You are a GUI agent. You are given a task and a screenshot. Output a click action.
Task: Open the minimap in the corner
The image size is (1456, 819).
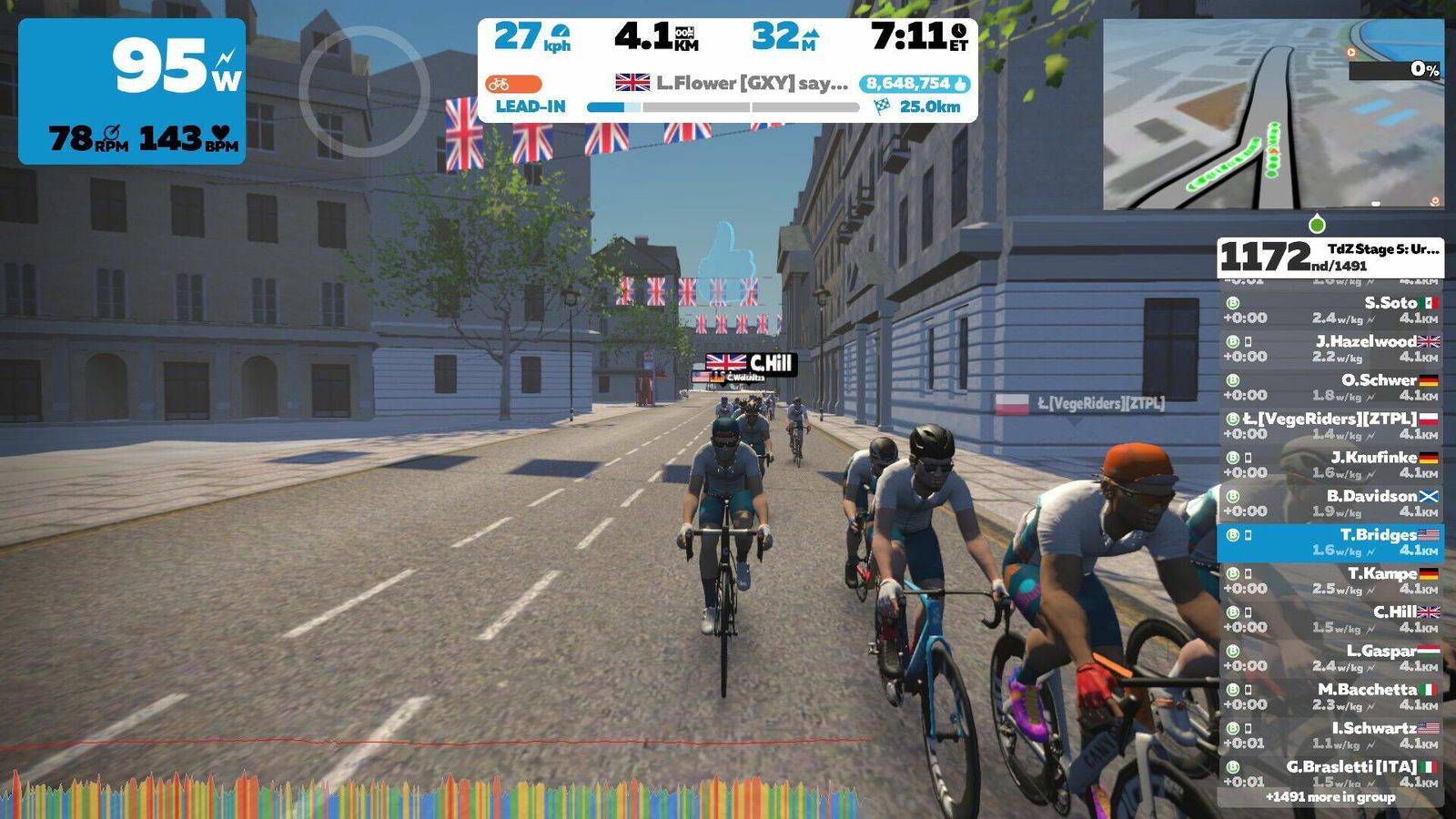pos(1272,115)
